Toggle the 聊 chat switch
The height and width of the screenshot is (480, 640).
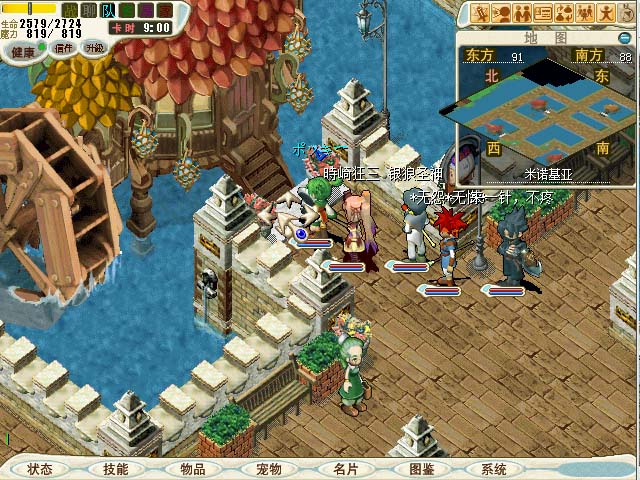tap(89, 10)
